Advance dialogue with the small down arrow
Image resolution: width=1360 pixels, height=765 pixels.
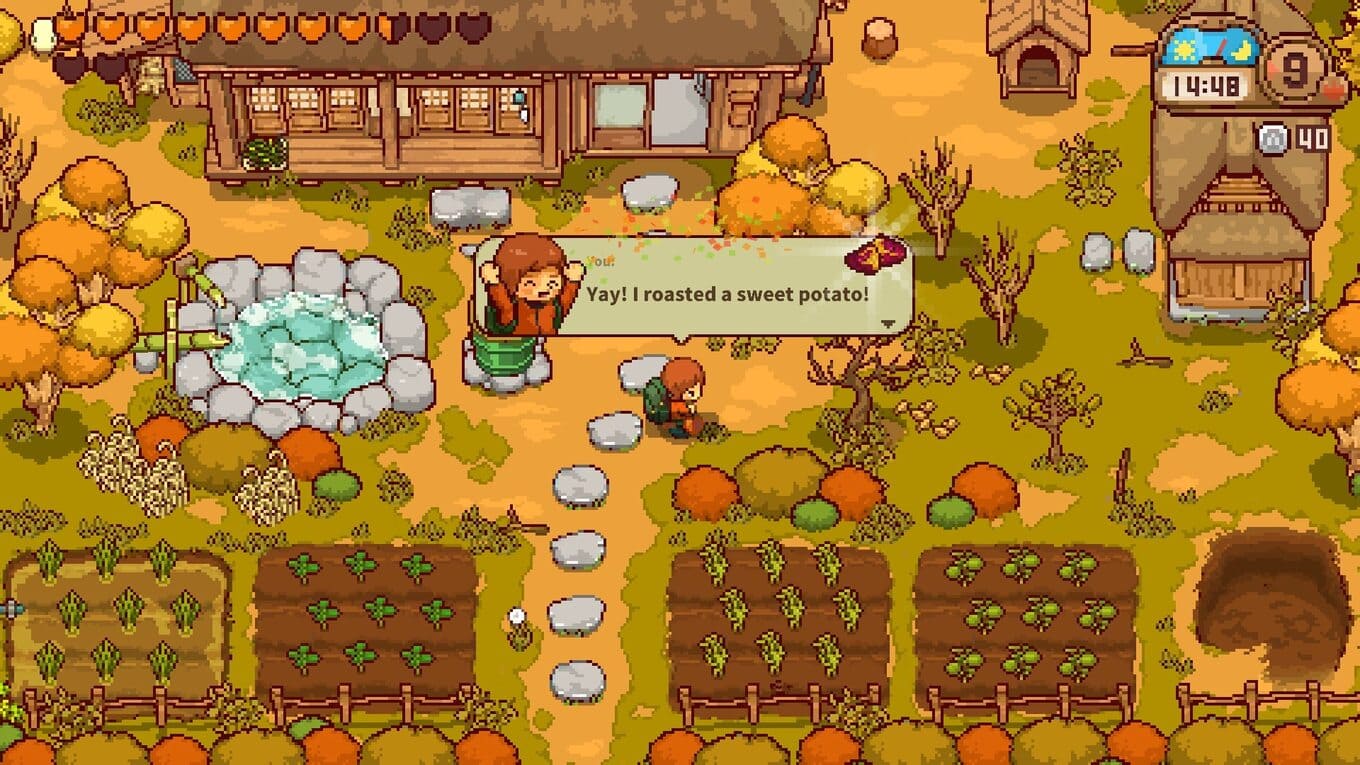click(x=887, y=323)
